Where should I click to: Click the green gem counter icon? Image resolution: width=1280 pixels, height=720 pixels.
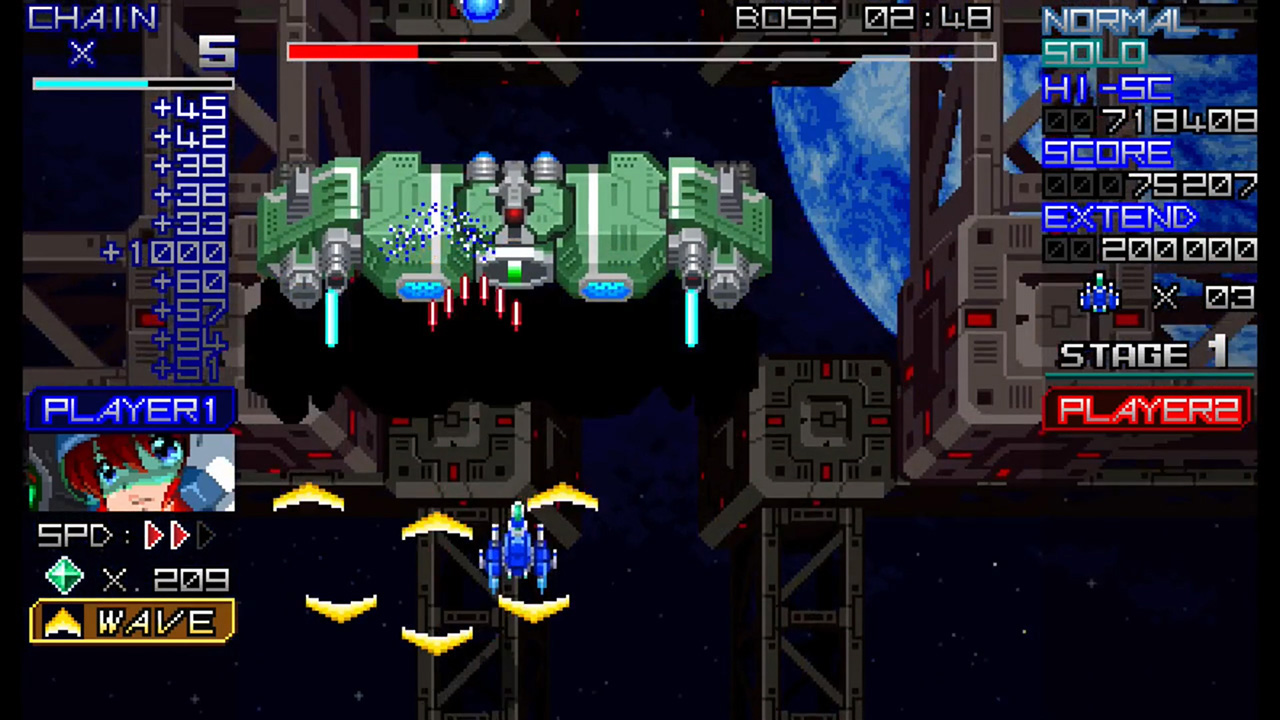65,578
